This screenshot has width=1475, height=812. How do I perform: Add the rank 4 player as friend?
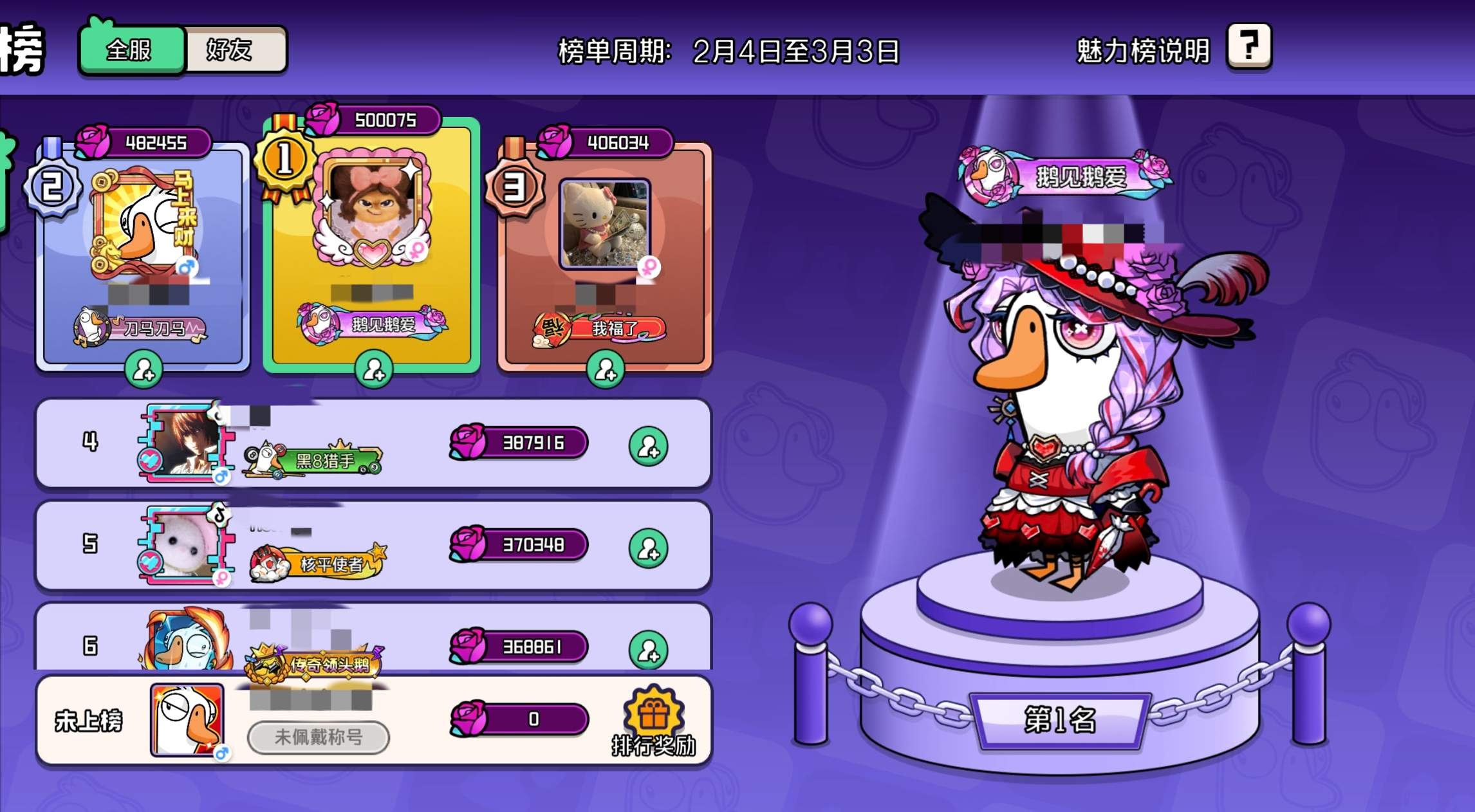(x=648, y=446)
